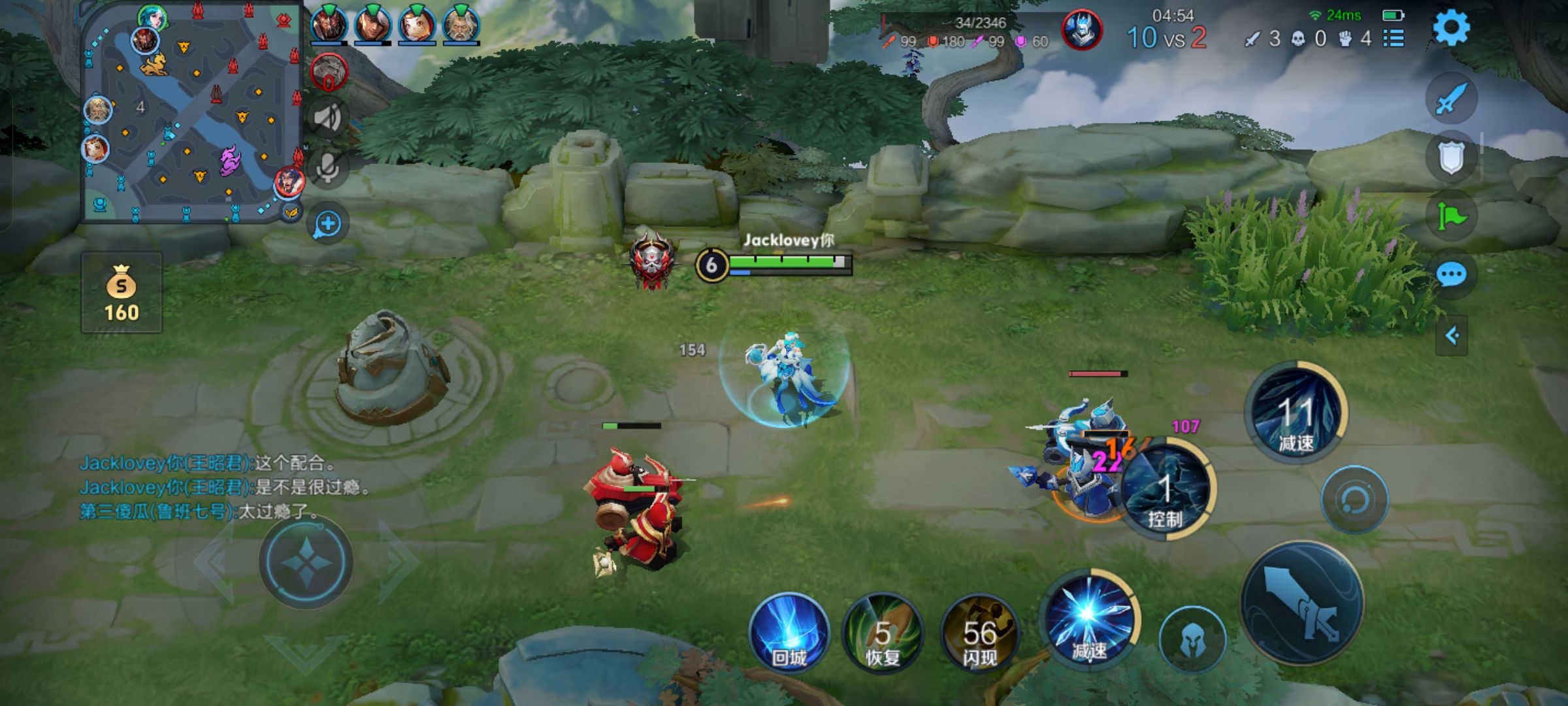Image resolution: width=1568 pixels, height=706 pixels.
Task: Send the shield defend signal
Action: [x=1451, y=158]
